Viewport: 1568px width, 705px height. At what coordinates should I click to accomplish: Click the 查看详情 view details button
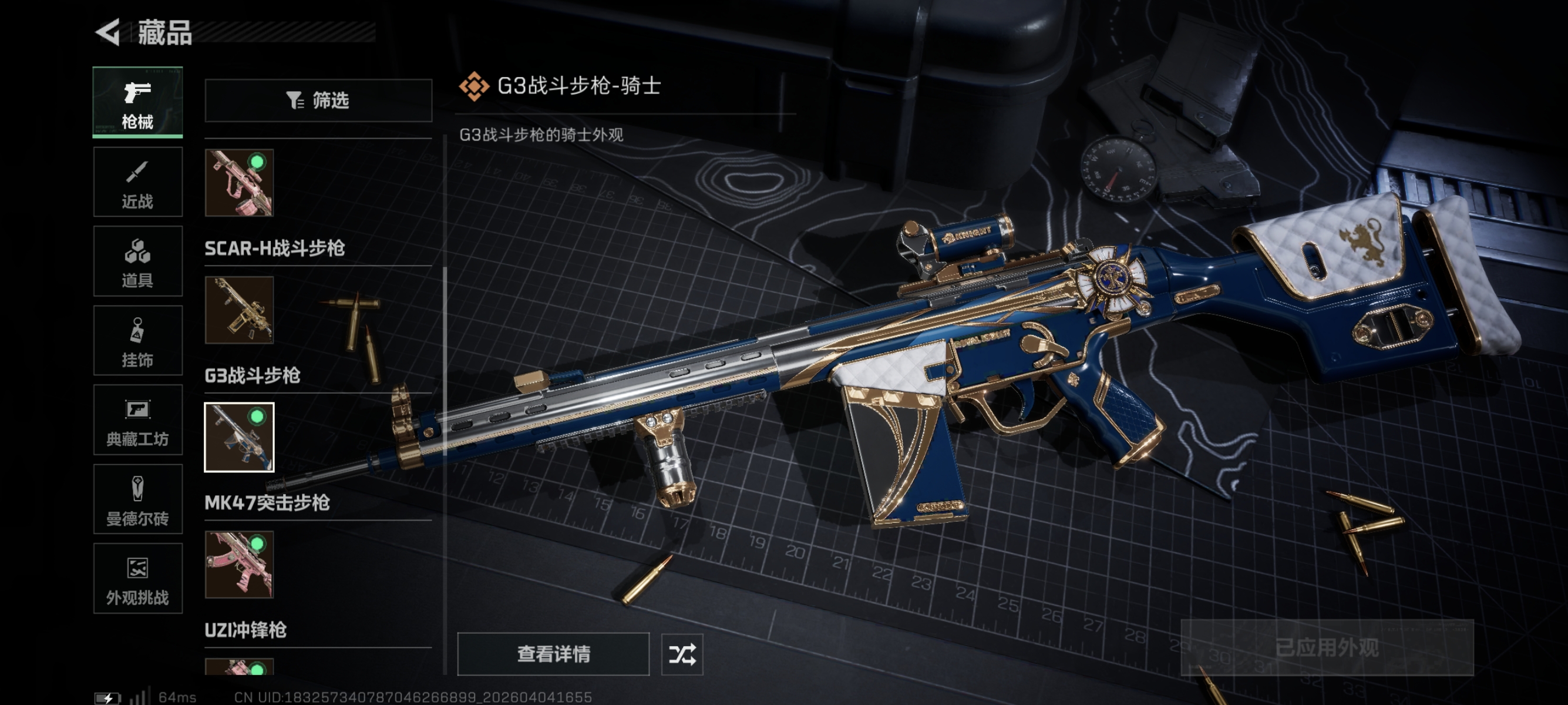click(x=553, y=654)
